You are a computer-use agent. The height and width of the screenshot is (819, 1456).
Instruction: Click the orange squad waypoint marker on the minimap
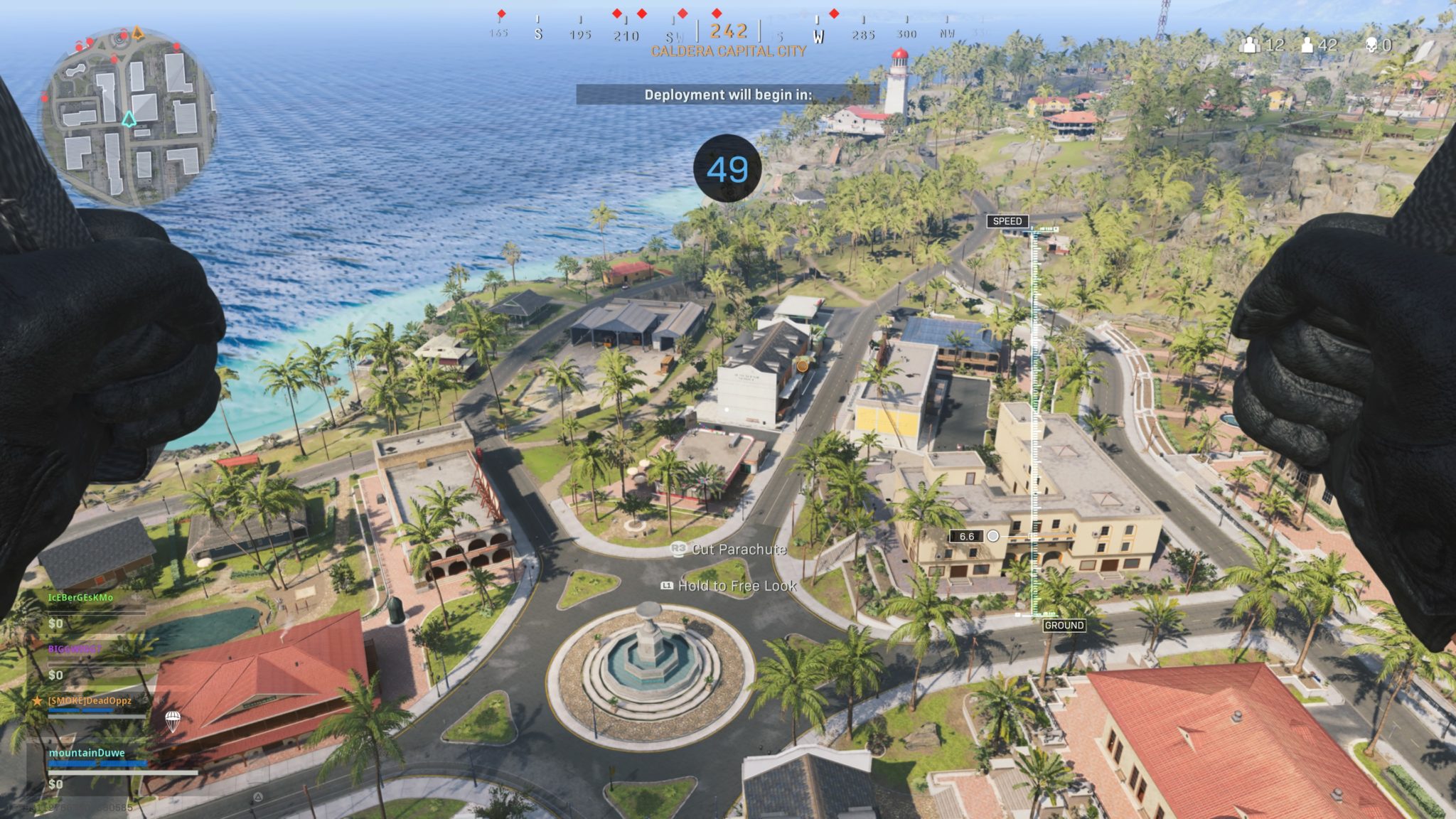(x=138, y=34)
